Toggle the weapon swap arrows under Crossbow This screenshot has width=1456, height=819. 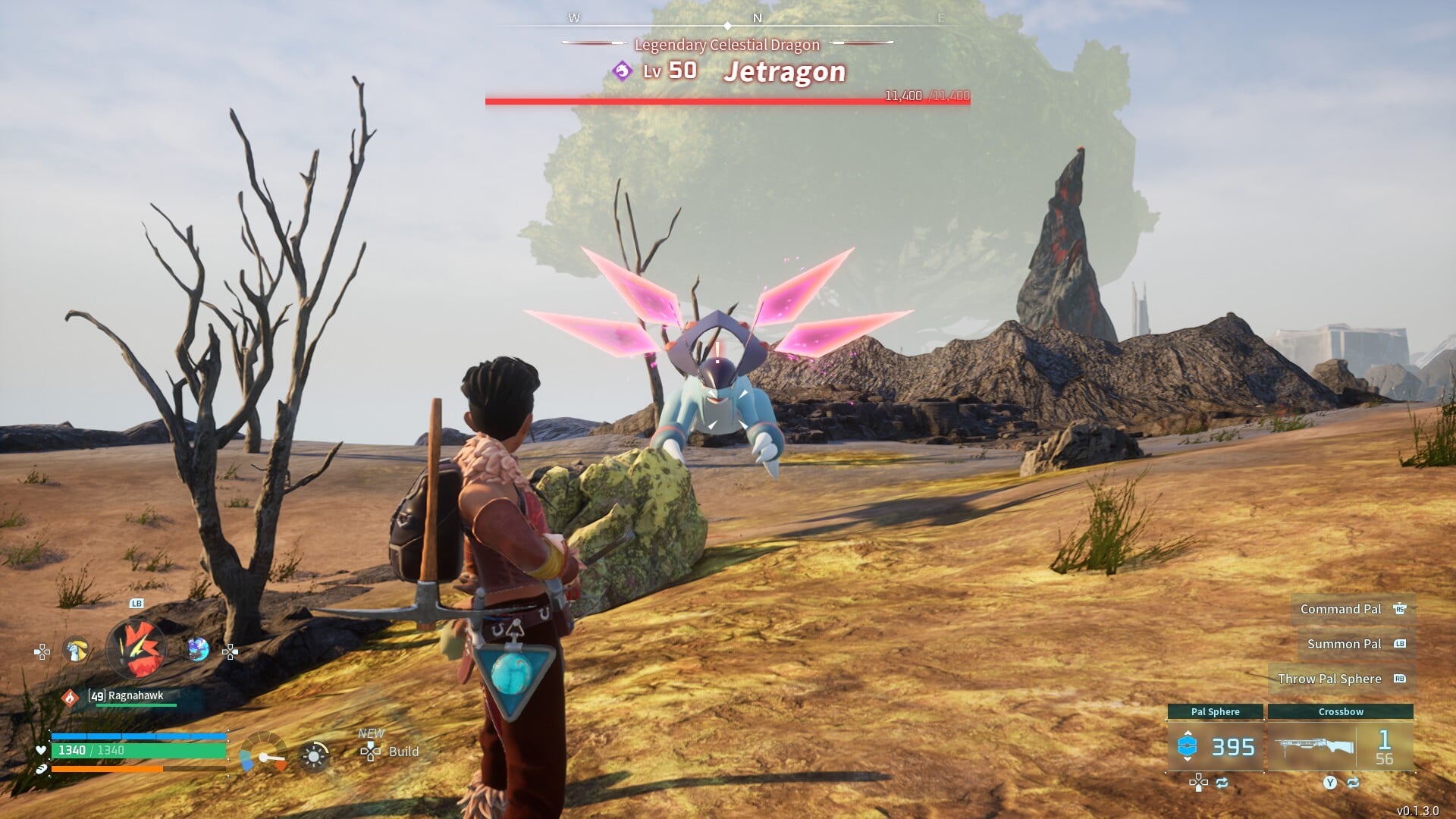click(x=1354, y=783)
